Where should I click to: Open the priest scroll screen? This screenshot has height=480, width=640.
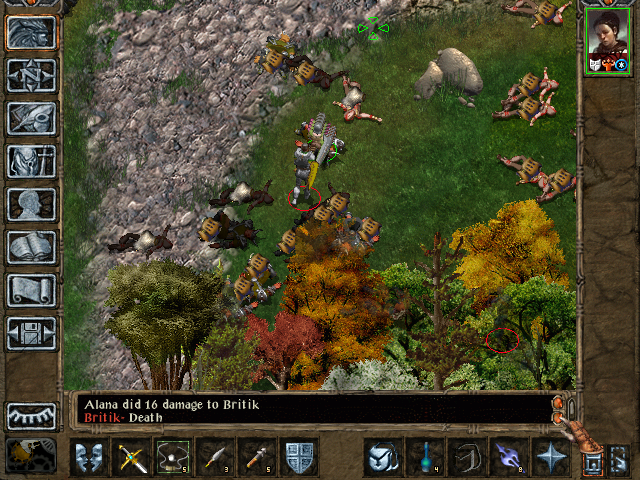pos(31,290)
